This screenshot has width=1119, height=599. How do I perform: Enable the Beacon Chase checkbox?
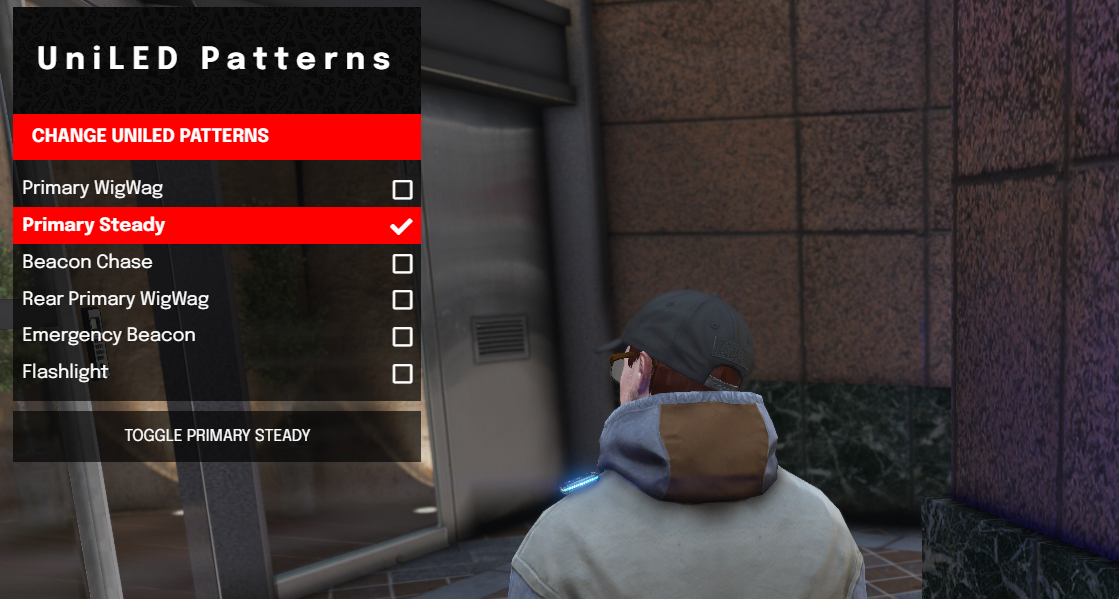point(402,264)
